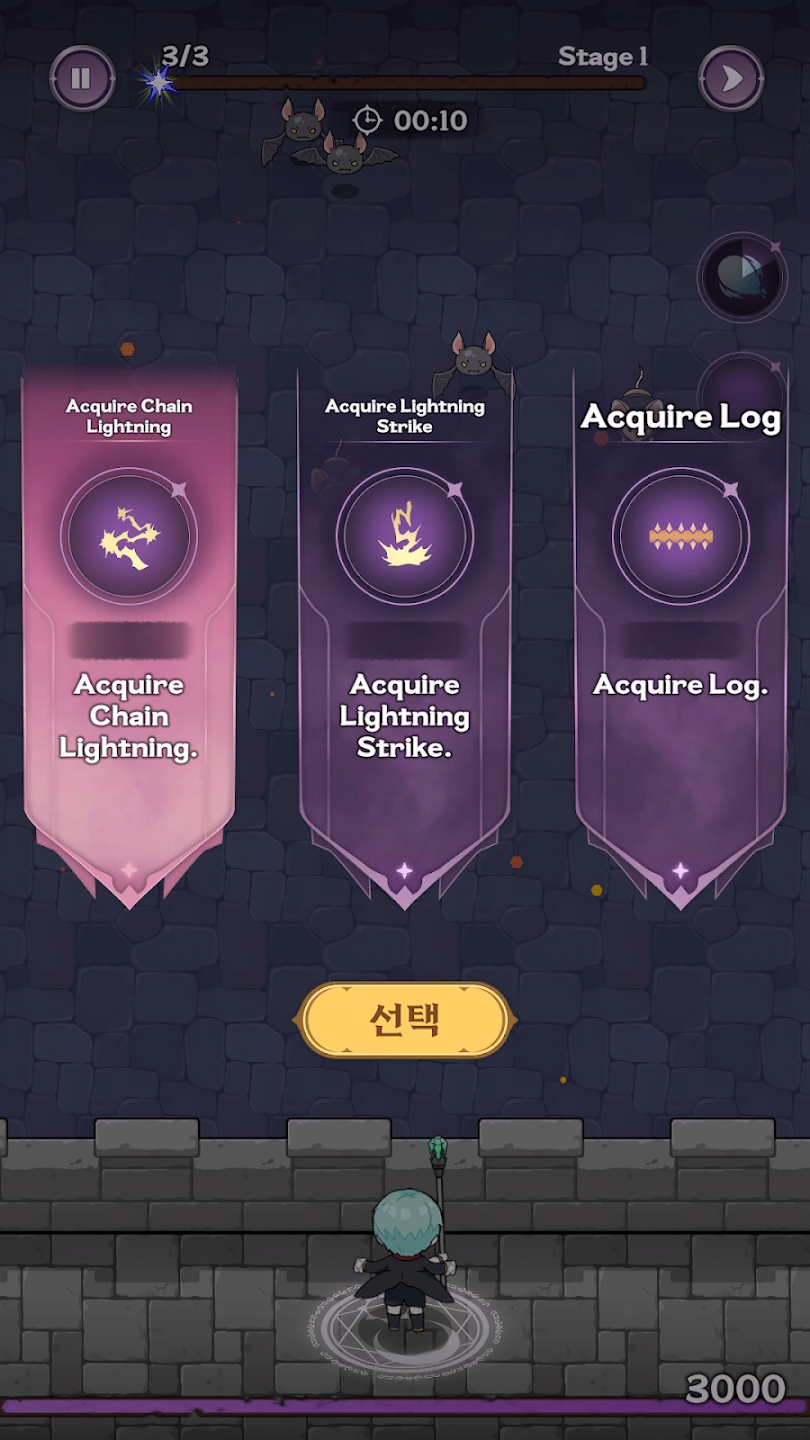Screen dimensions: 810x1440
Task: Activate the dark orb skill icon
Action: tap(741, 277)
